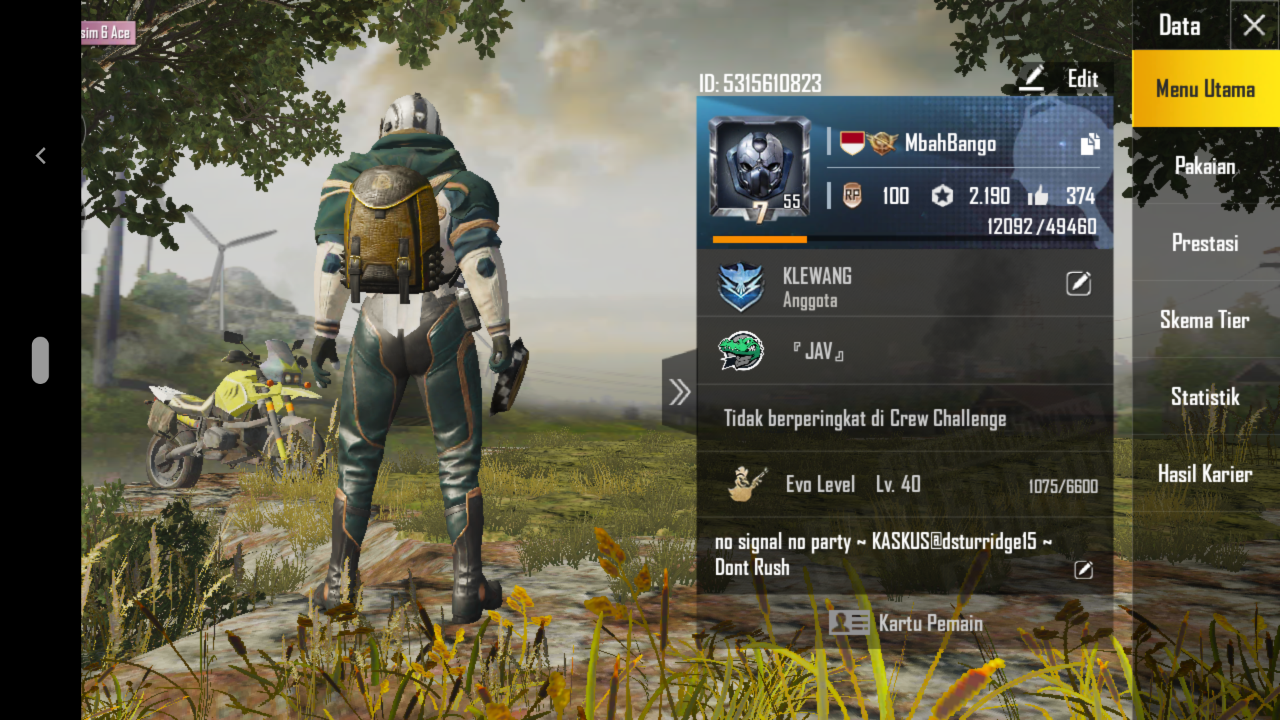Viewport: 1280px width, 720px height.
Task: Collapse the panel with double-arrow button
Action: [x=680, y=392]
